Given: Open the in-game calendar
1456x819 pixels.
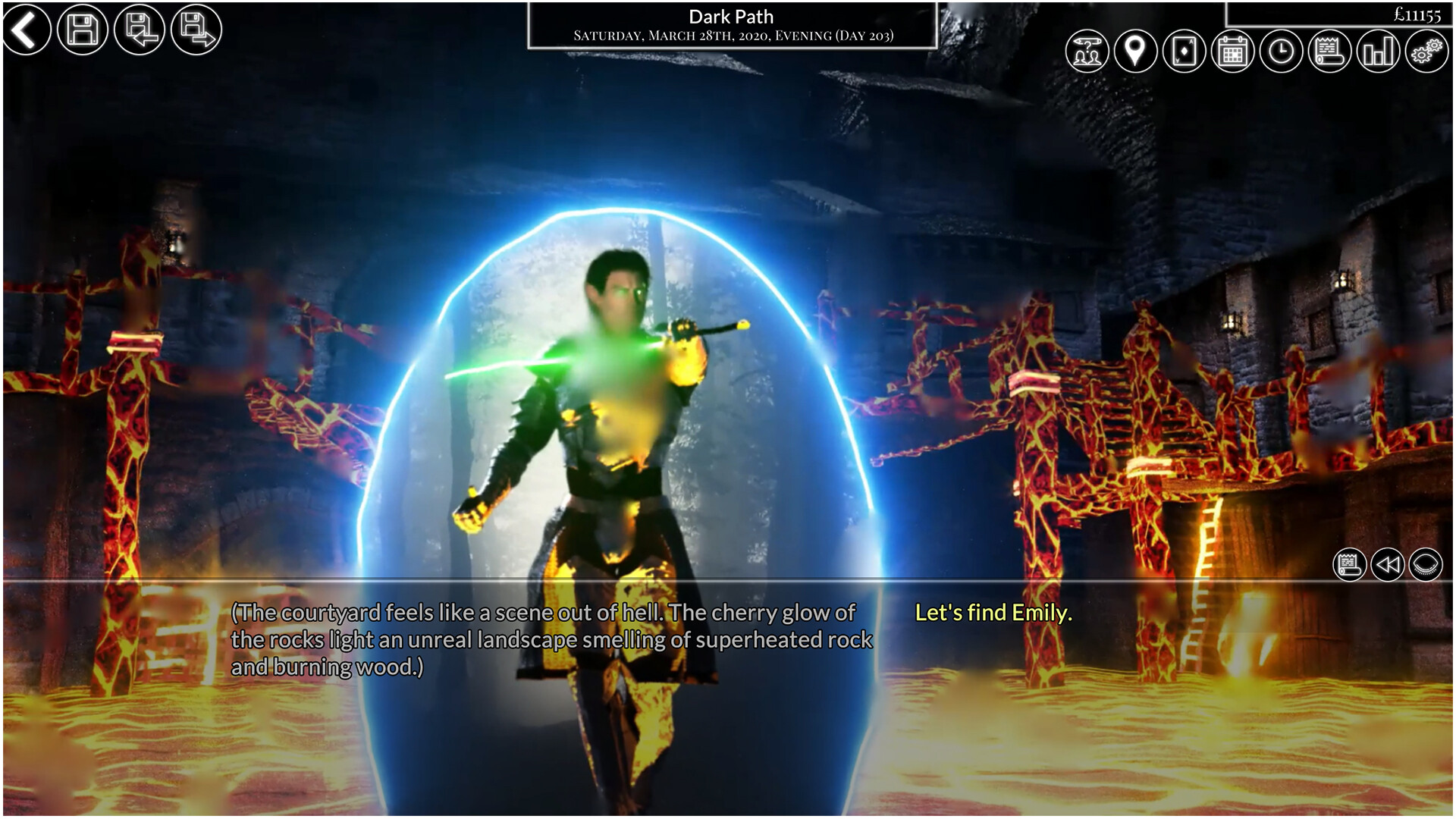Looking at the screenshot, I should click(1232, 53).
